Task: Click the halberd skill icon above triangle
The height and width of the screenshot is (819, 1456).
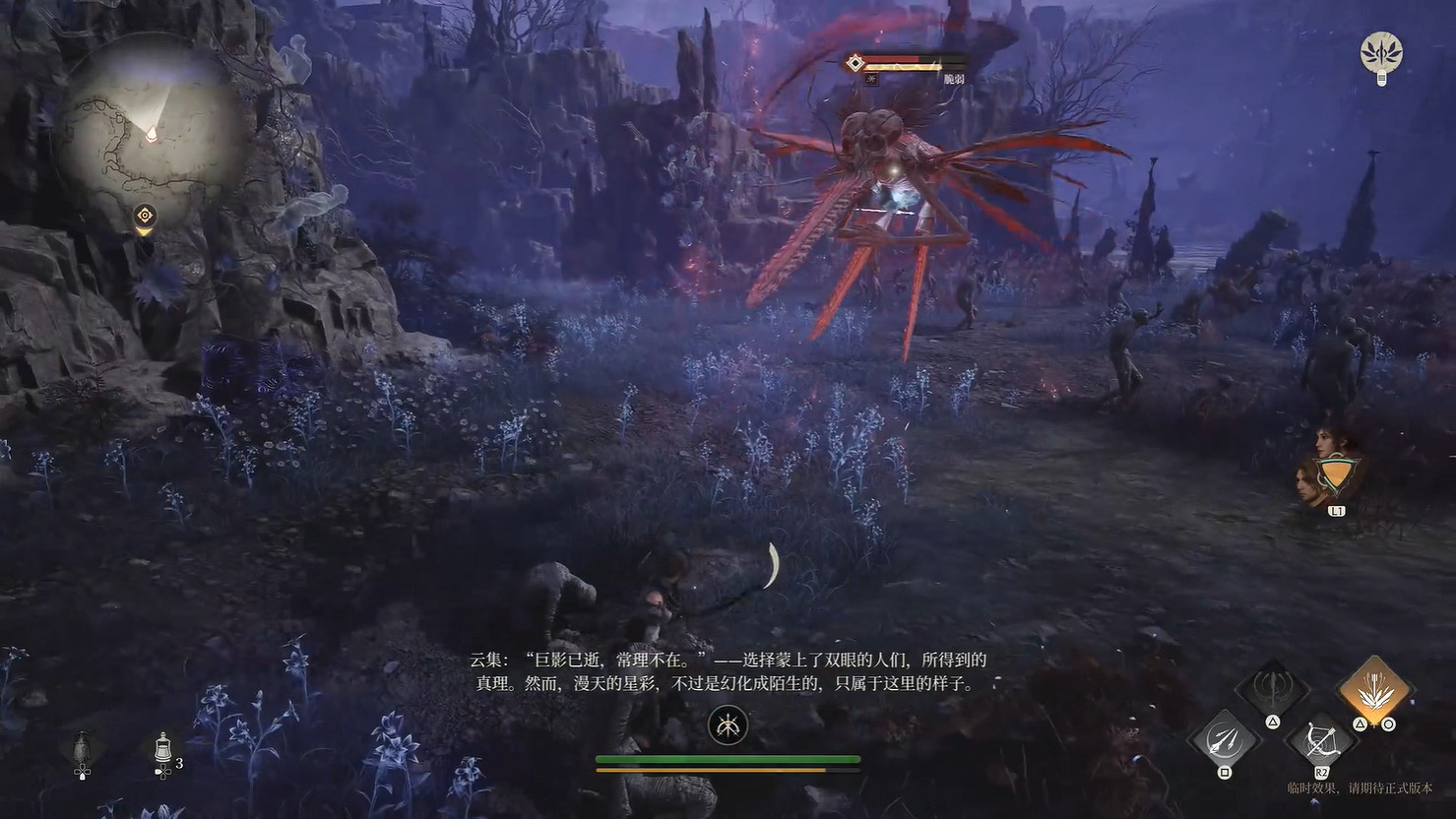Action: 1274,686
